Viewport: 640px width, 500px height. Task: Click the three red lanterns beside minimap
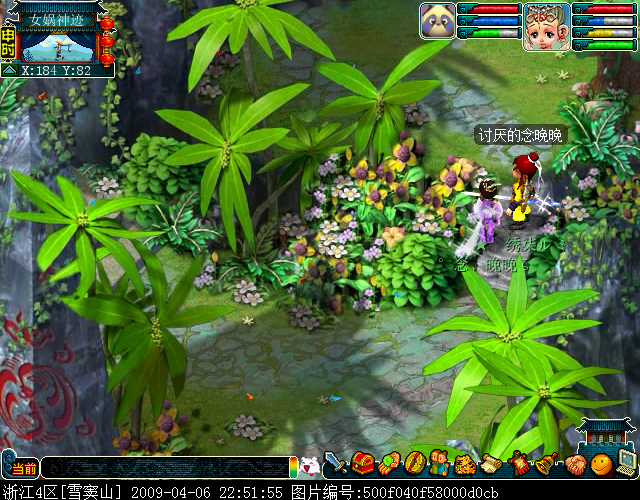pyautogui.click(x=107, y=38)
